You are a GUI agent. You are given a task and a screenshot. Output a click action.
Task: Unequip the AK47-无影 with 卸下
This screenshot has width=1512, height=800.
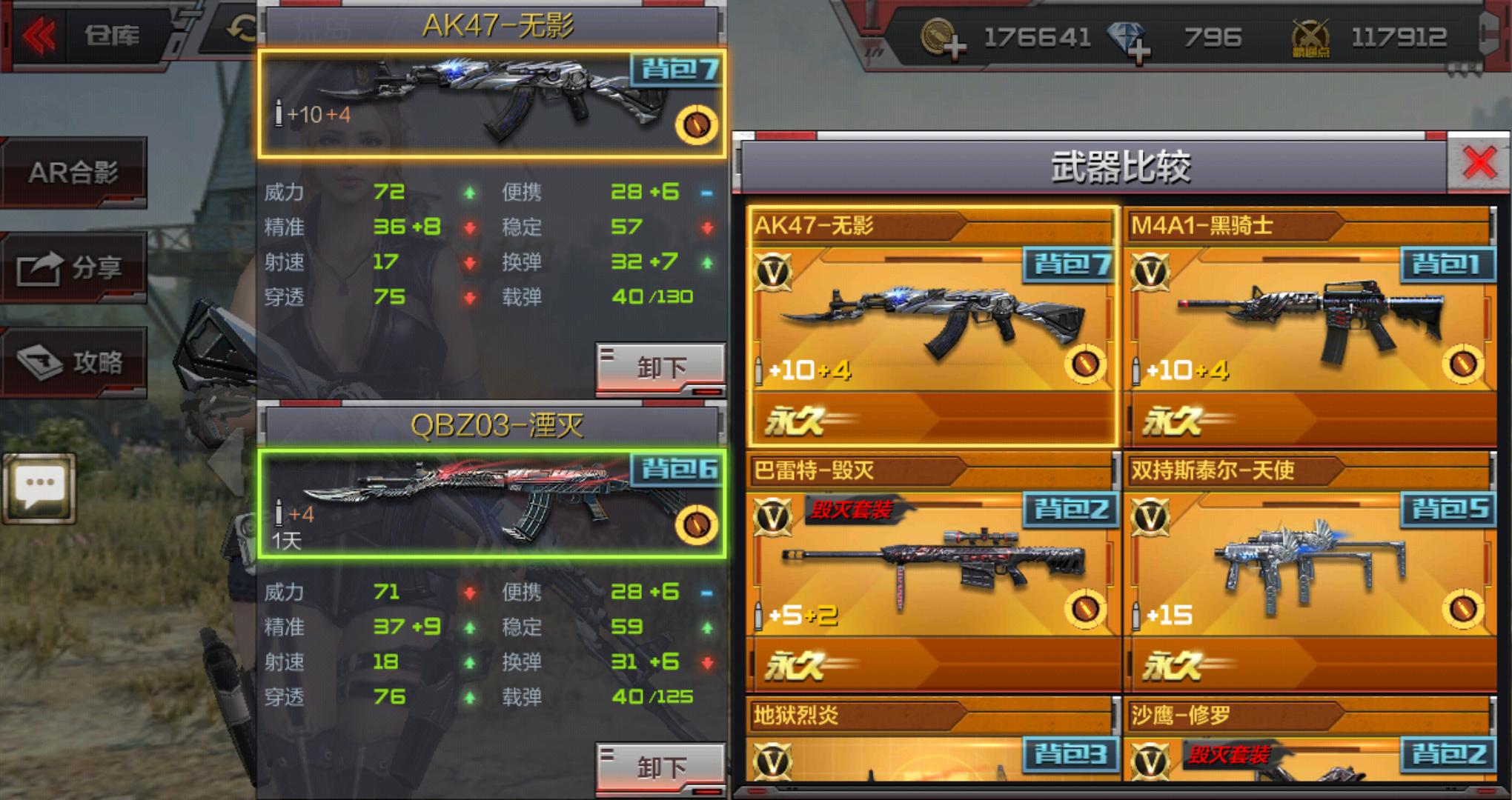point(660,367)
